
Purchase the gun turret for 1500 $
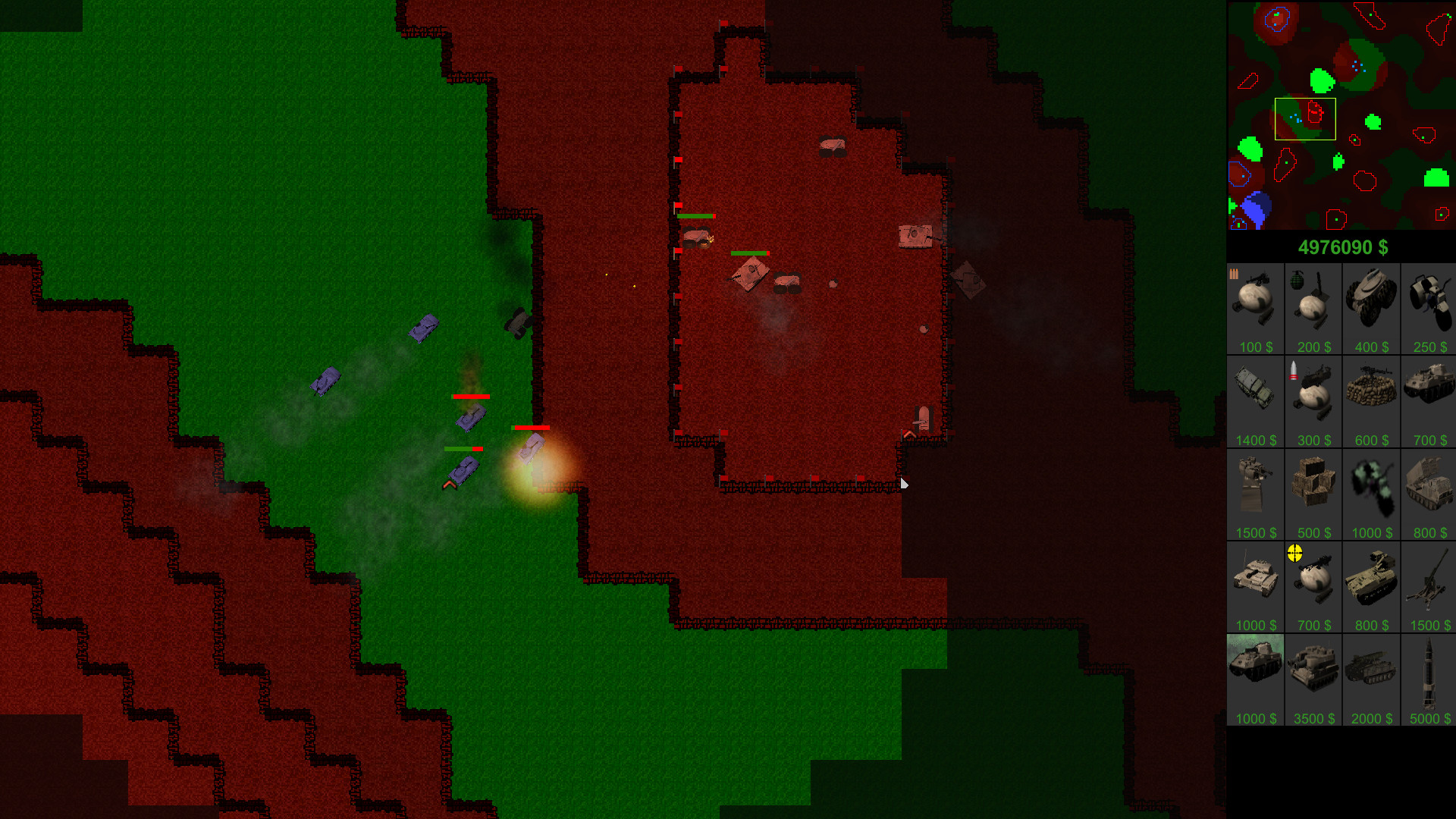coord(1255,489)
